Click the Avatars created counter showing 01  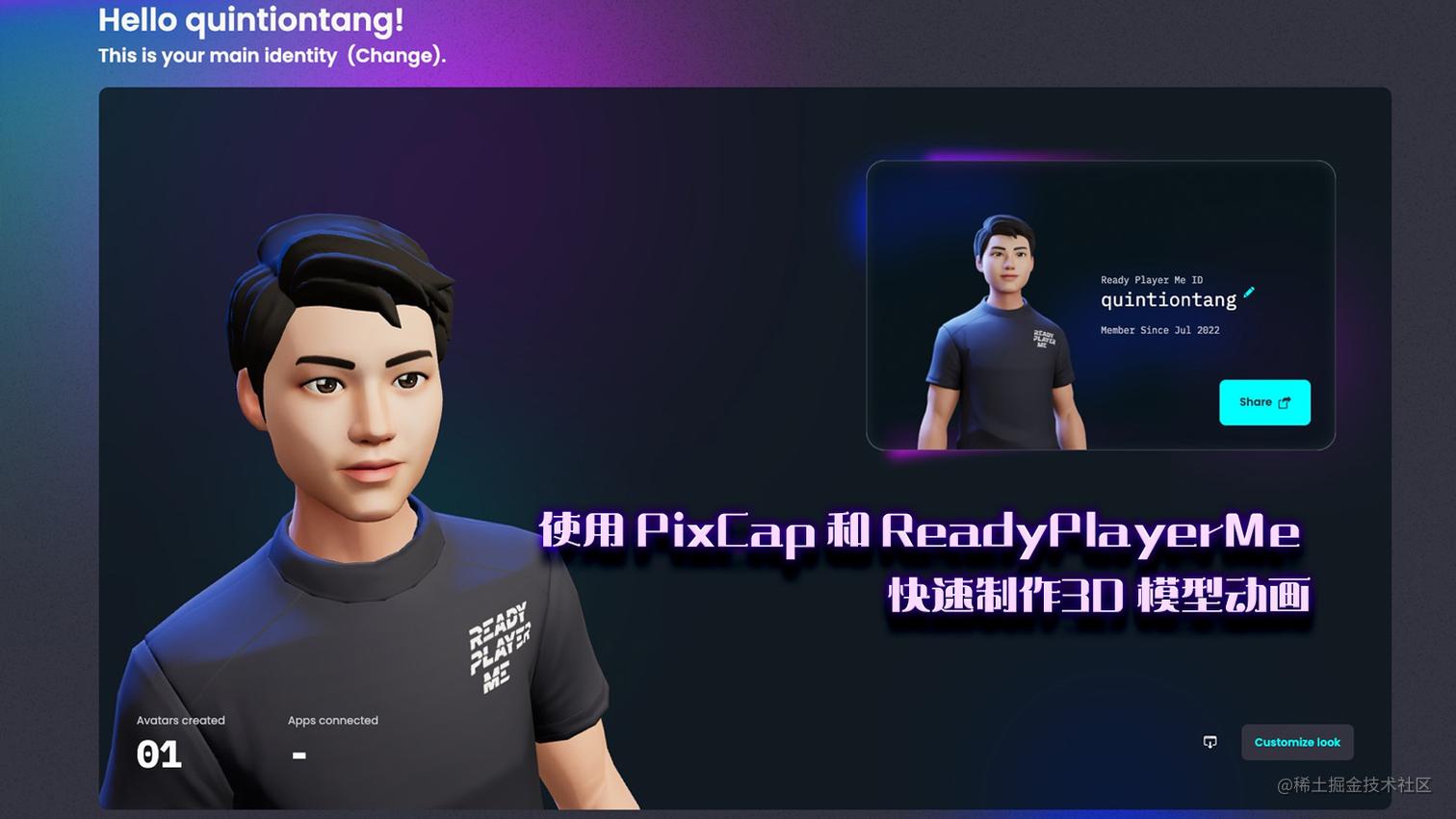pos(160,755)
